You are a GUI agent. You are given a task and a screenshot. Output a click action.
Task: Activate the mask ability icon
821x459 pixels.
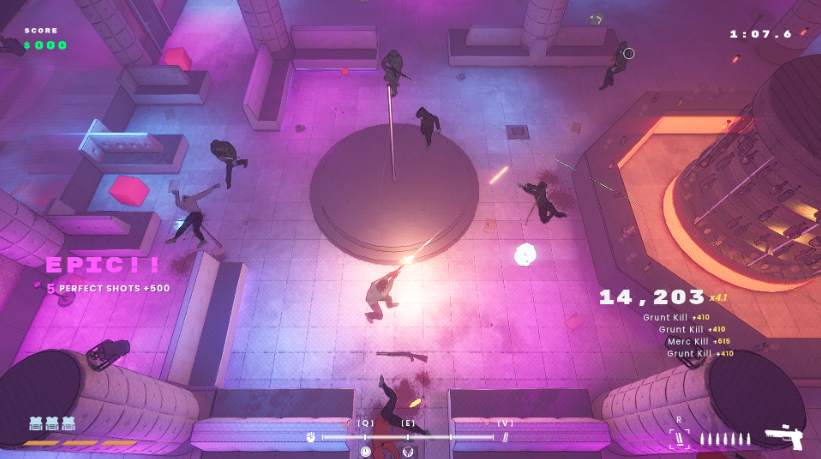[x=407, y=451]
